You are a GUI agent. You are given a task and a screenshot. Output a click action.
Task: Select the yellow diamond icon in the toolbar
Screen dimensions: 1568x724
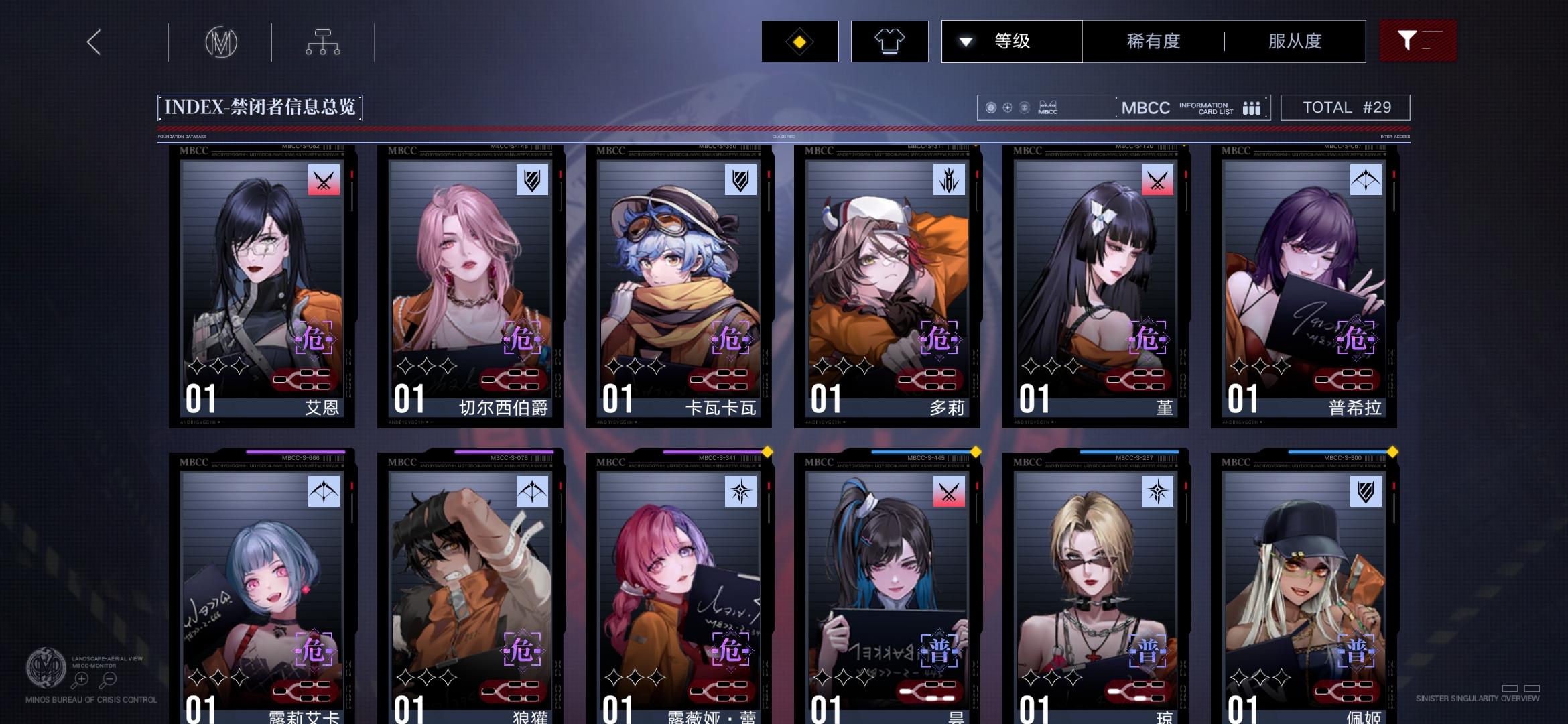pyautogui.click(x=799, y=41)
